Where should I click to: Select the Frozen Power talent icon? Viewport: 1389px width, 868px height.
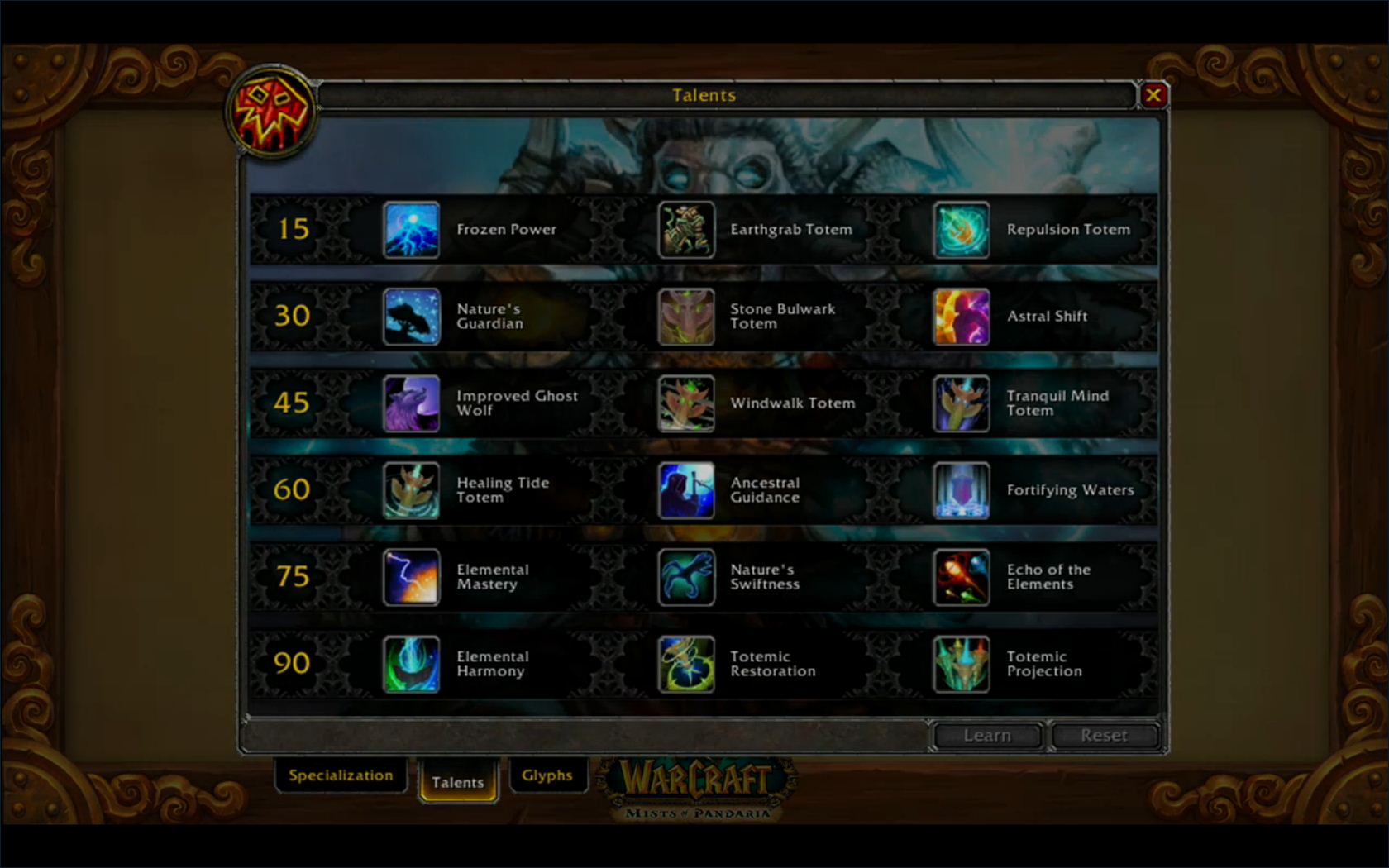click(x=411, y=230)
